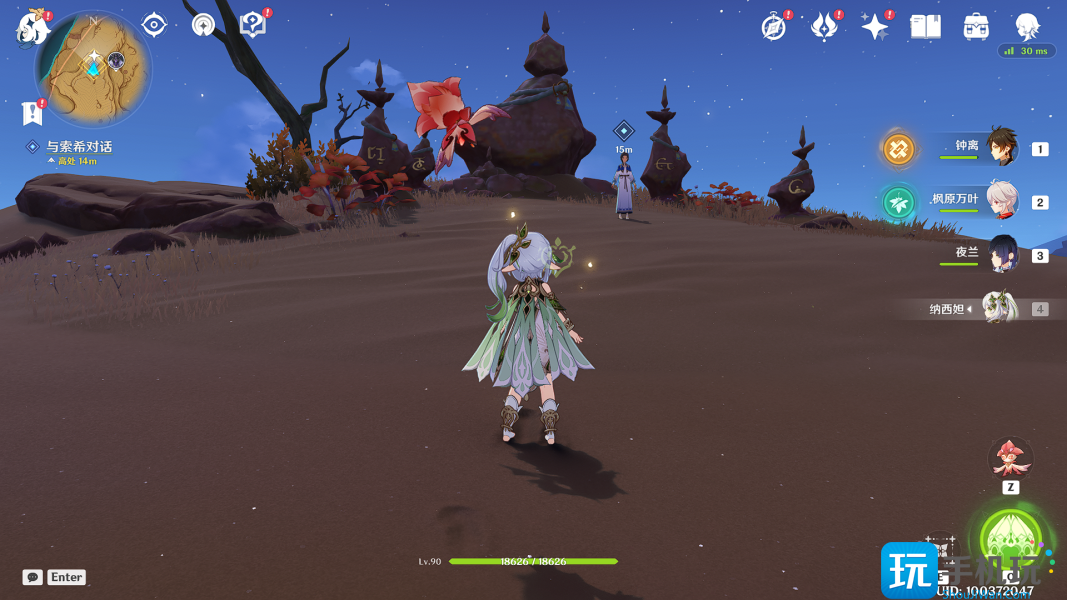Activate the glowing green elemental burst
The width and height of the screenshot is (1067, 600).
(1010, 541)
